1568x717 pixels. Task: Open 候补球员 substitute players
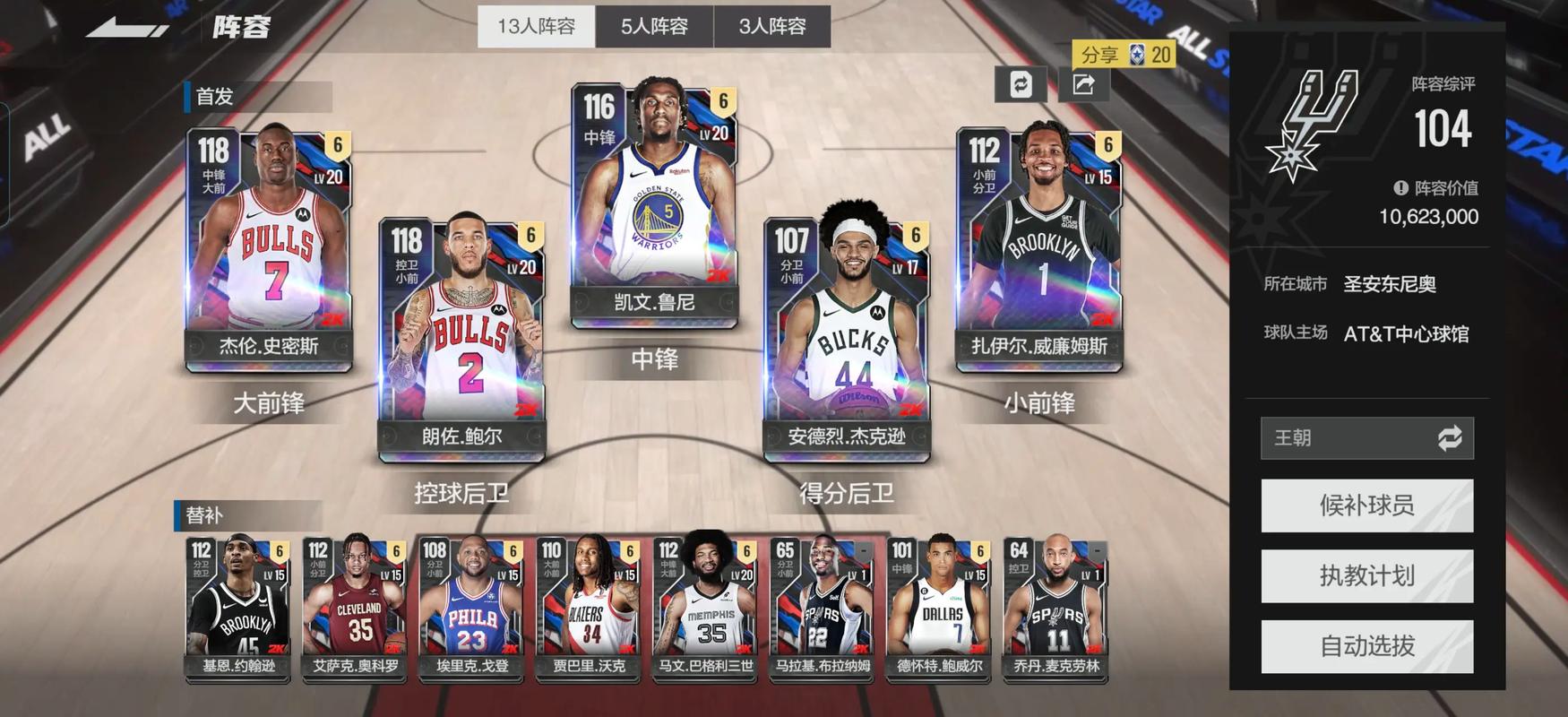click(x=1366, y=505)
